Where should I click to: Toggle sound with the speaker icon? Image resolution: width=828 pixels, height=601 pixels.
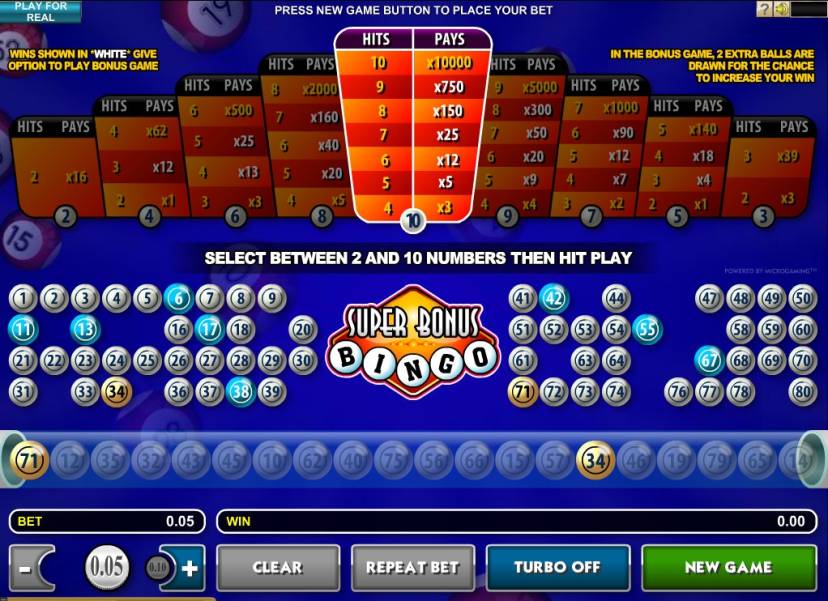[781, 9]
